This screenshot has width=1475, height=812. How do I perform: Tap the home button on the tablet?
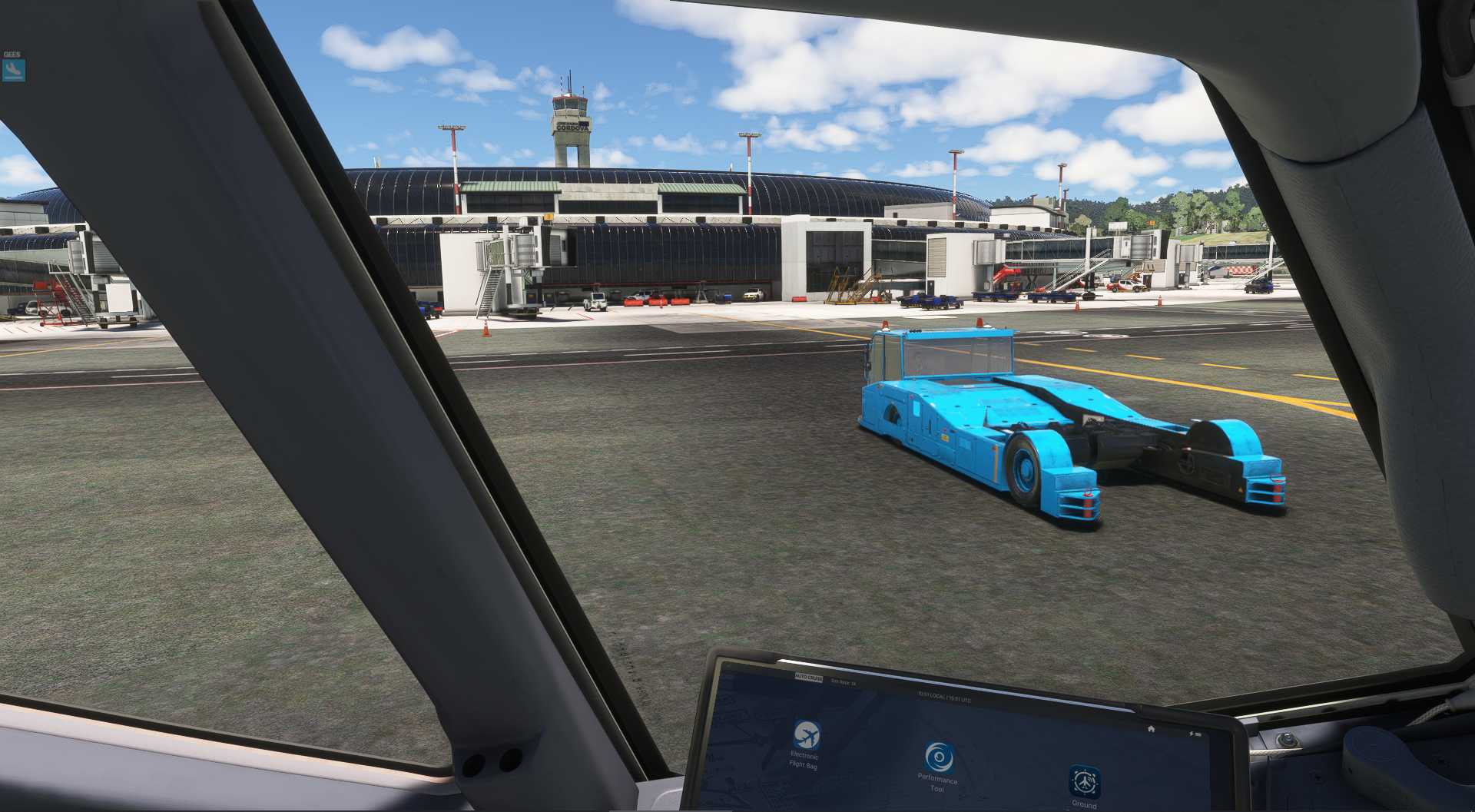pyautogui.click(x=1151, y=729)
